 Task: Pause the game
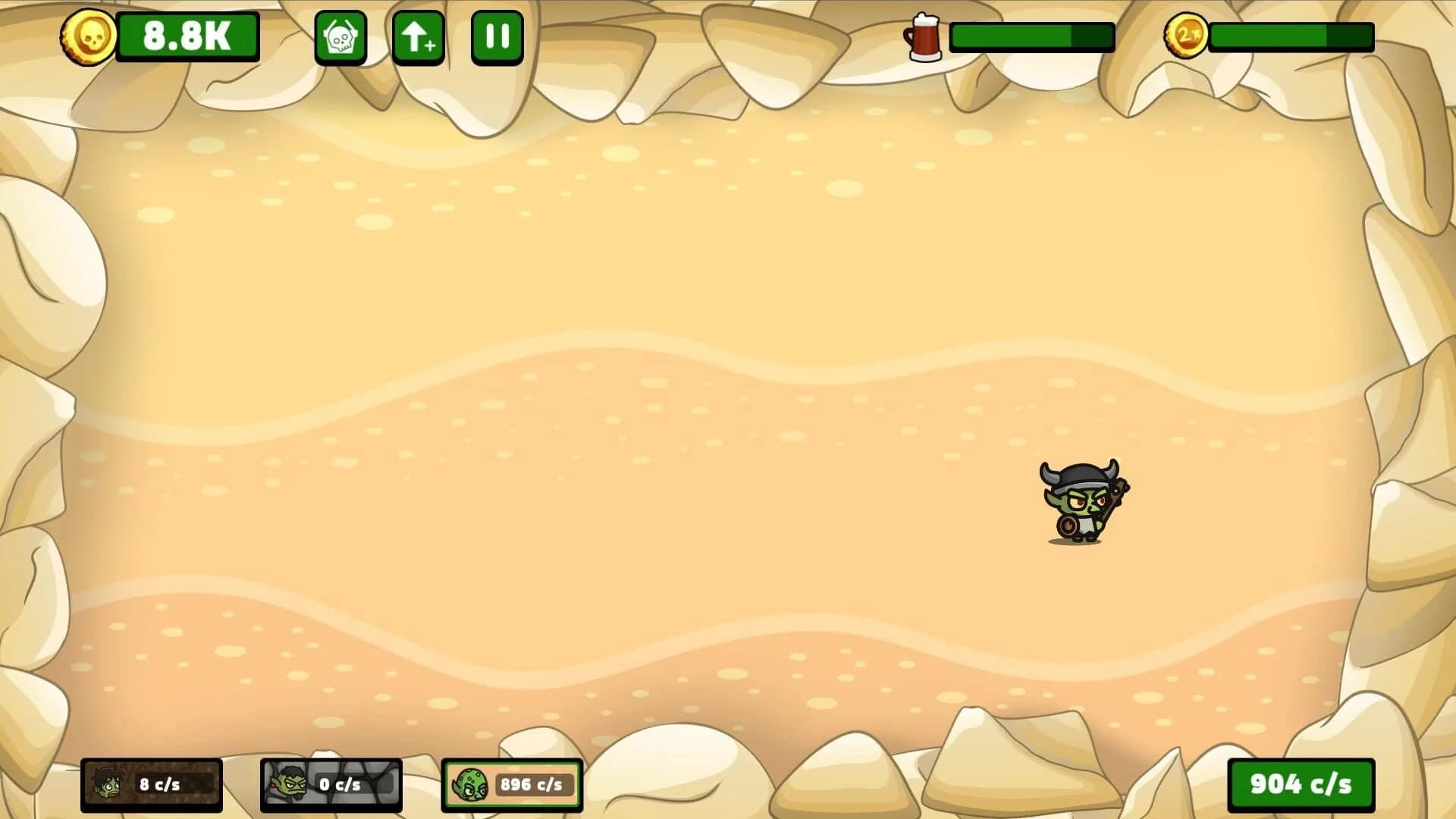tap(497, 37)
